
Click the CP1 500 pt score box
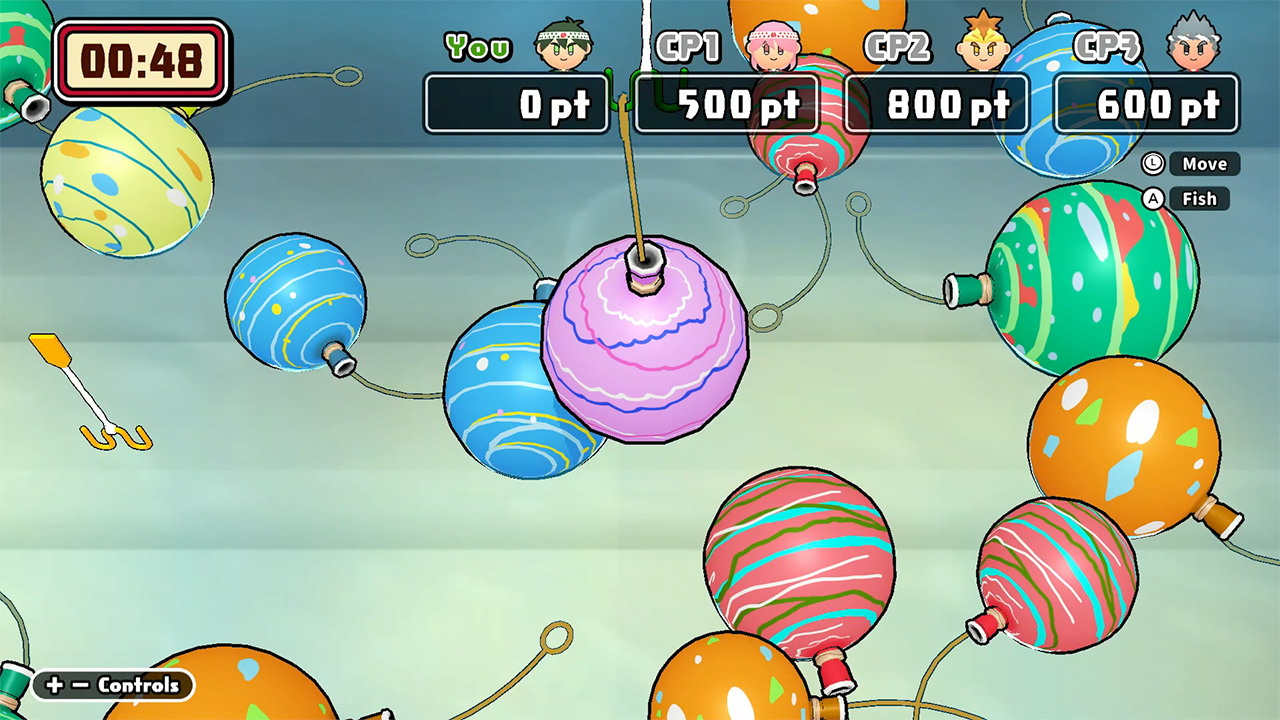tap(725, 104)
